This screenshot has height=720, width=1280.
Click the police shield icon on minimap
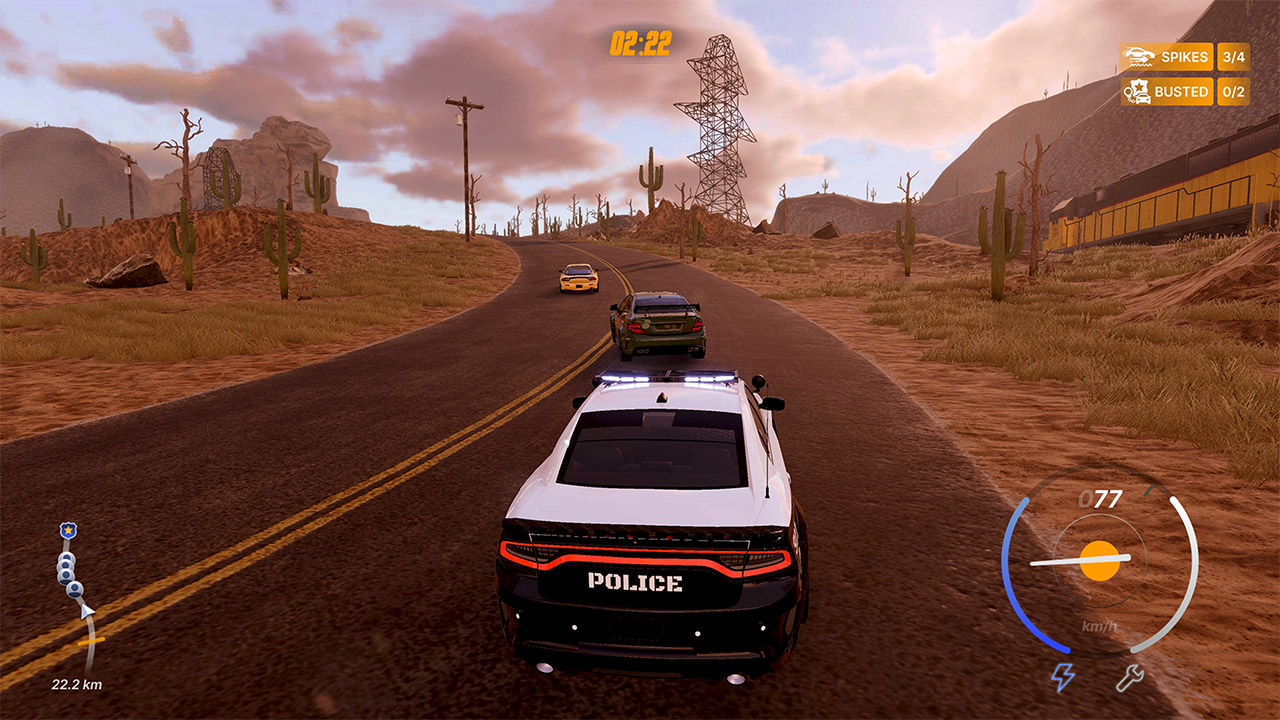[67, 530]
